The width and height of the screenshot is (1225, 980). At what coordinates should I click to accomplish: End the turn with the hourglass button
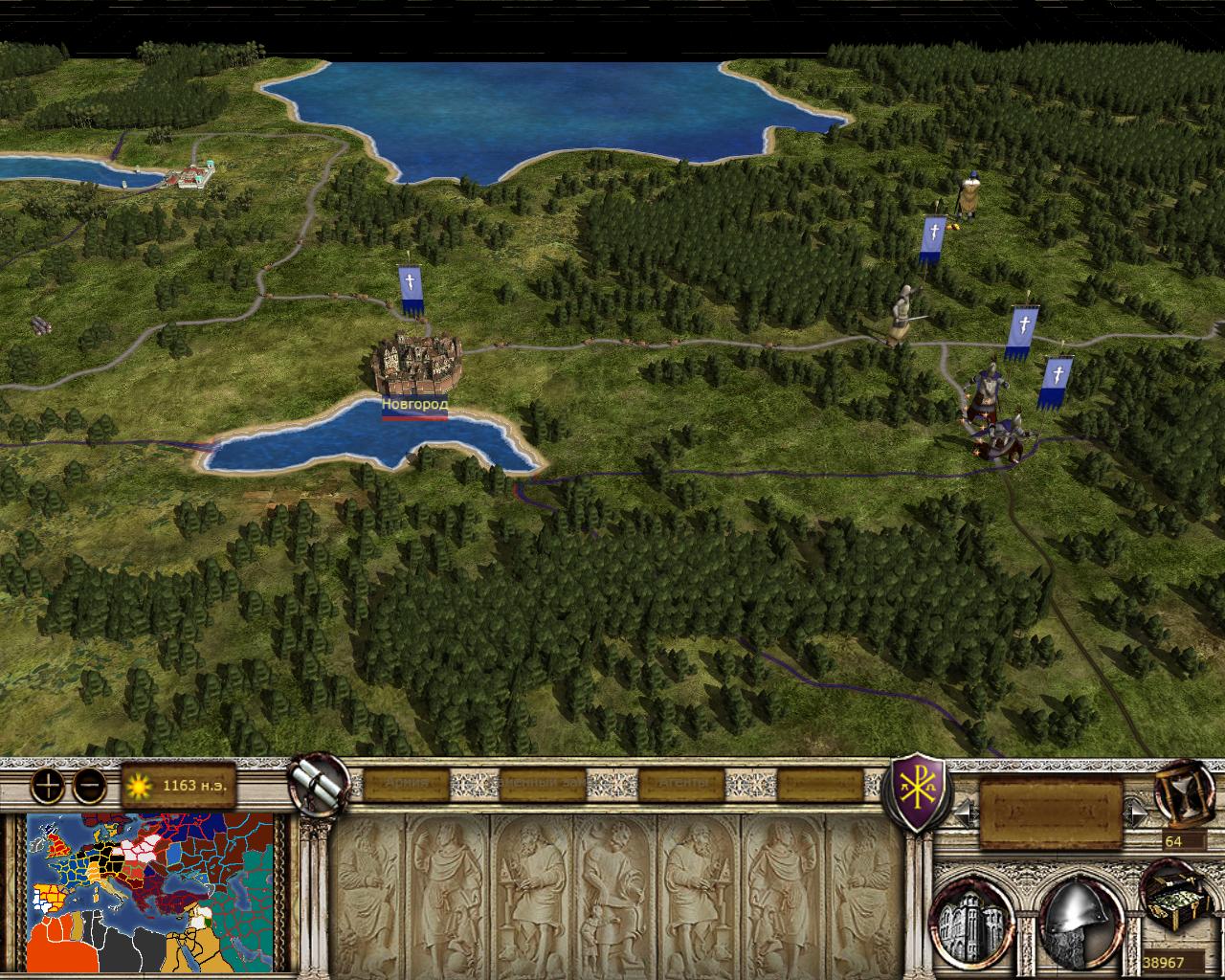pos(1183,791)
